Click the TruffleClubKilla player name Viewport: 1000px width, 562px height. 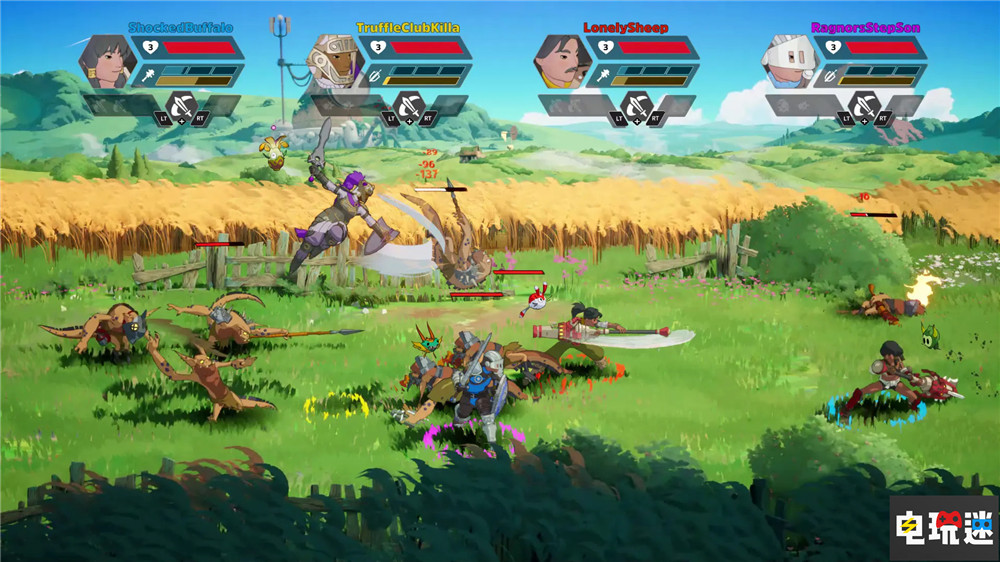pos(408,28)
